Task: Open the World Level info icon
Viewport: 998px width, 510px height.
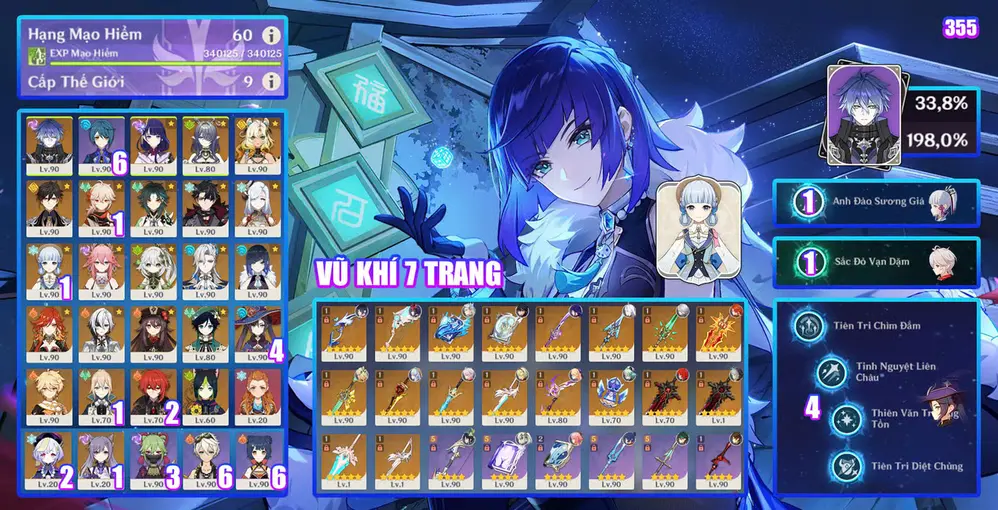Action: 269,81
